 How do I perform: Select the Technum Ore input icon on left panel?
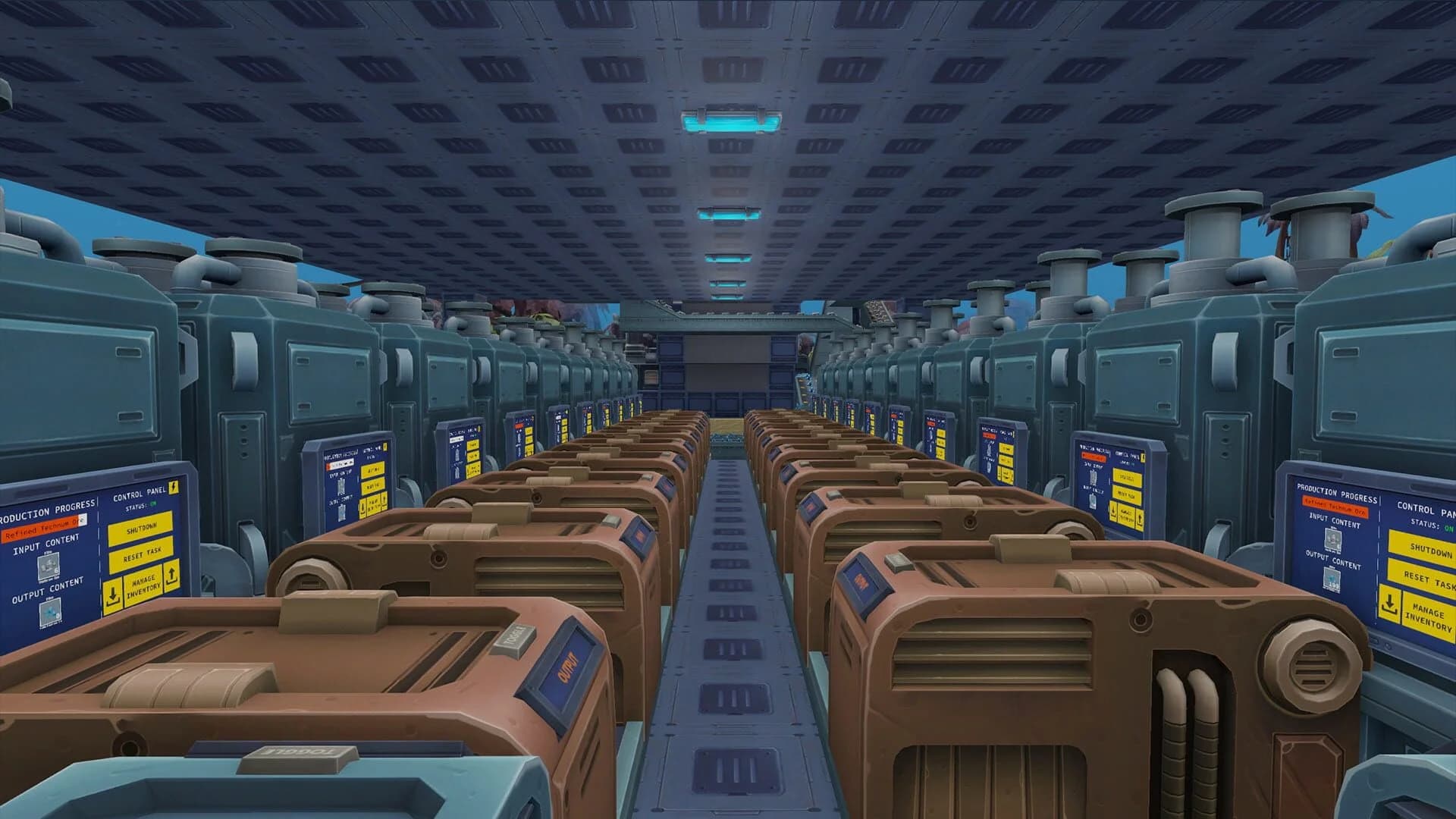pos(49,567)
